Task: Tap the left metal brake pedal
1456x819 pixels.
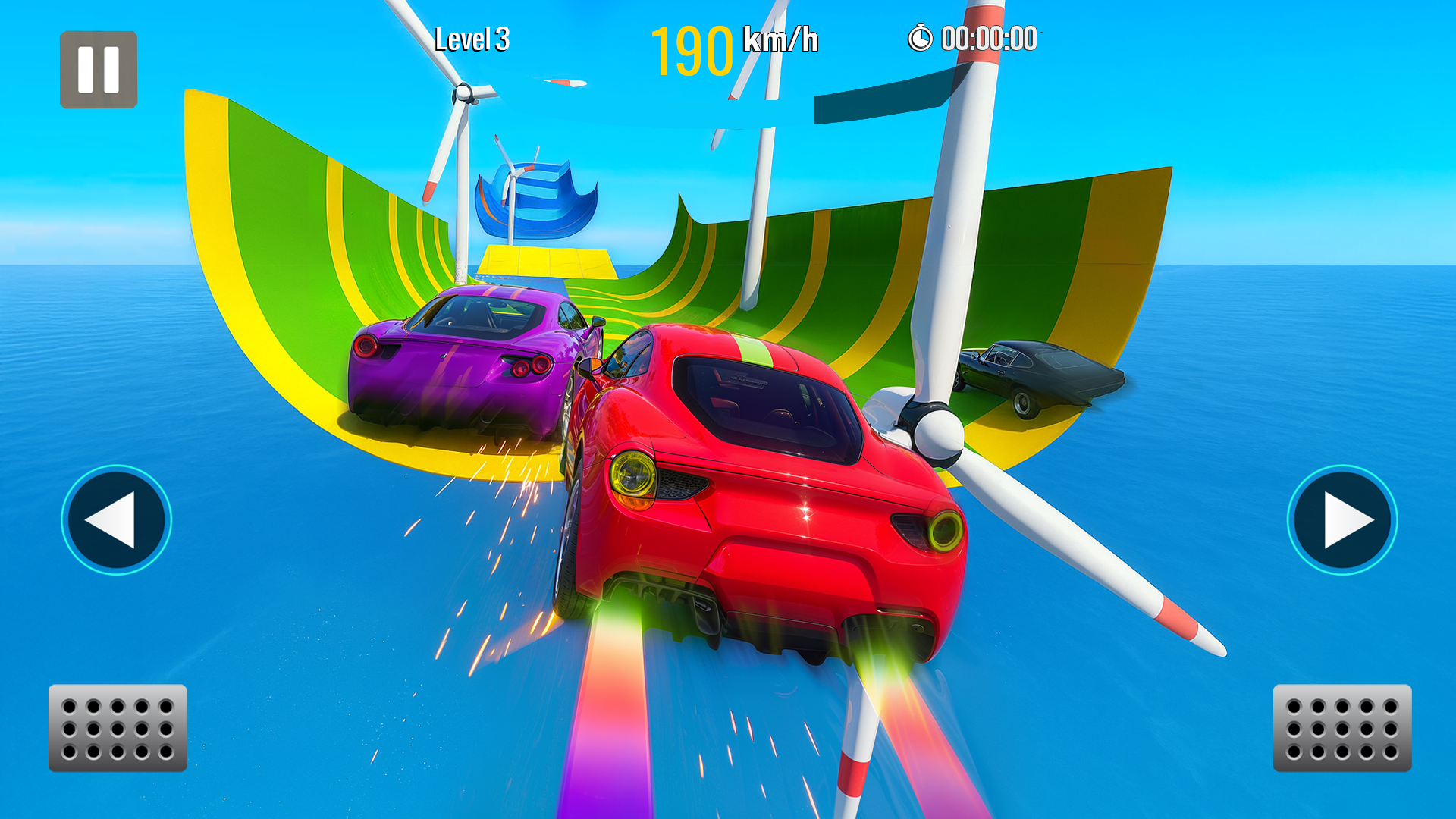Action: tap(118, 728)
